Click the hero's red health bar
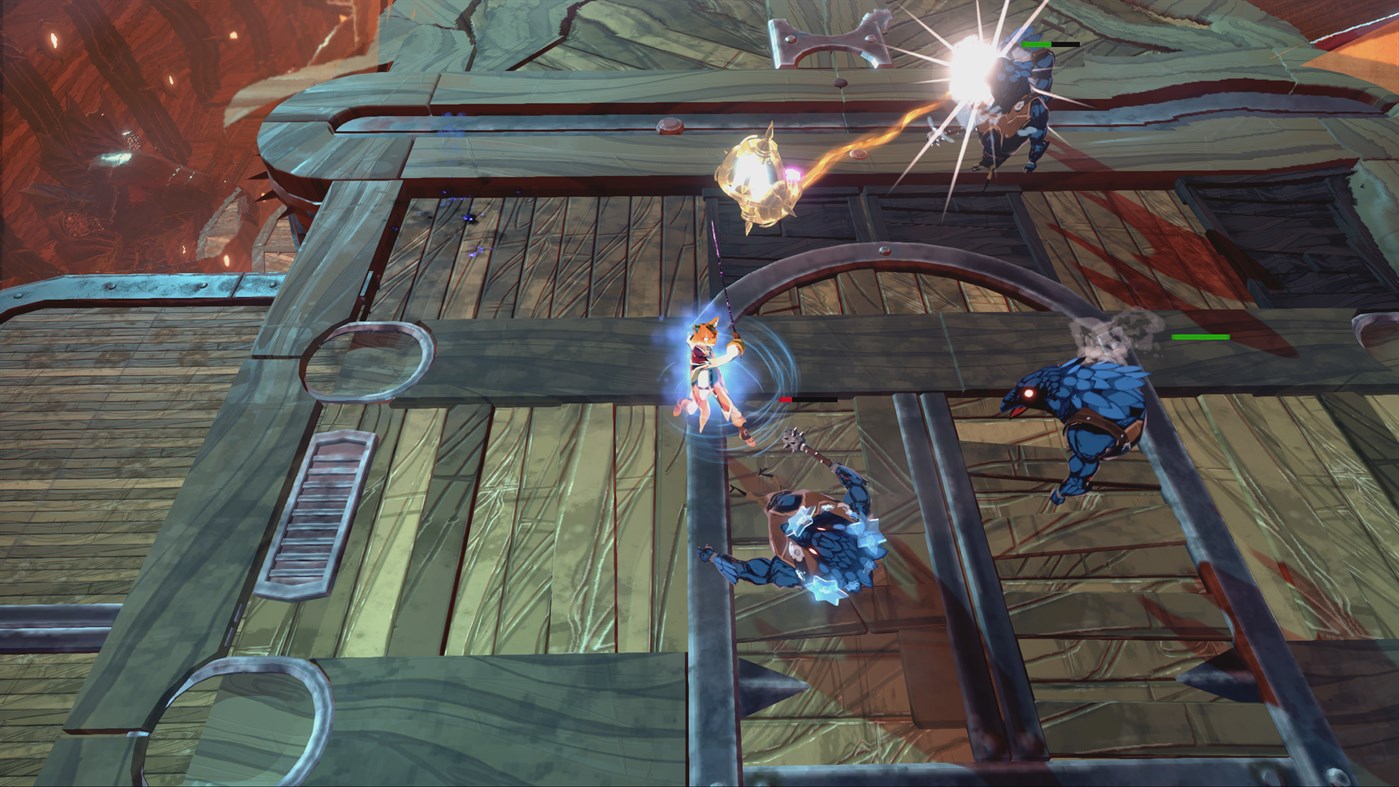Image resolution: width=1399 pixels, height=787 pixels. [786, 398]
